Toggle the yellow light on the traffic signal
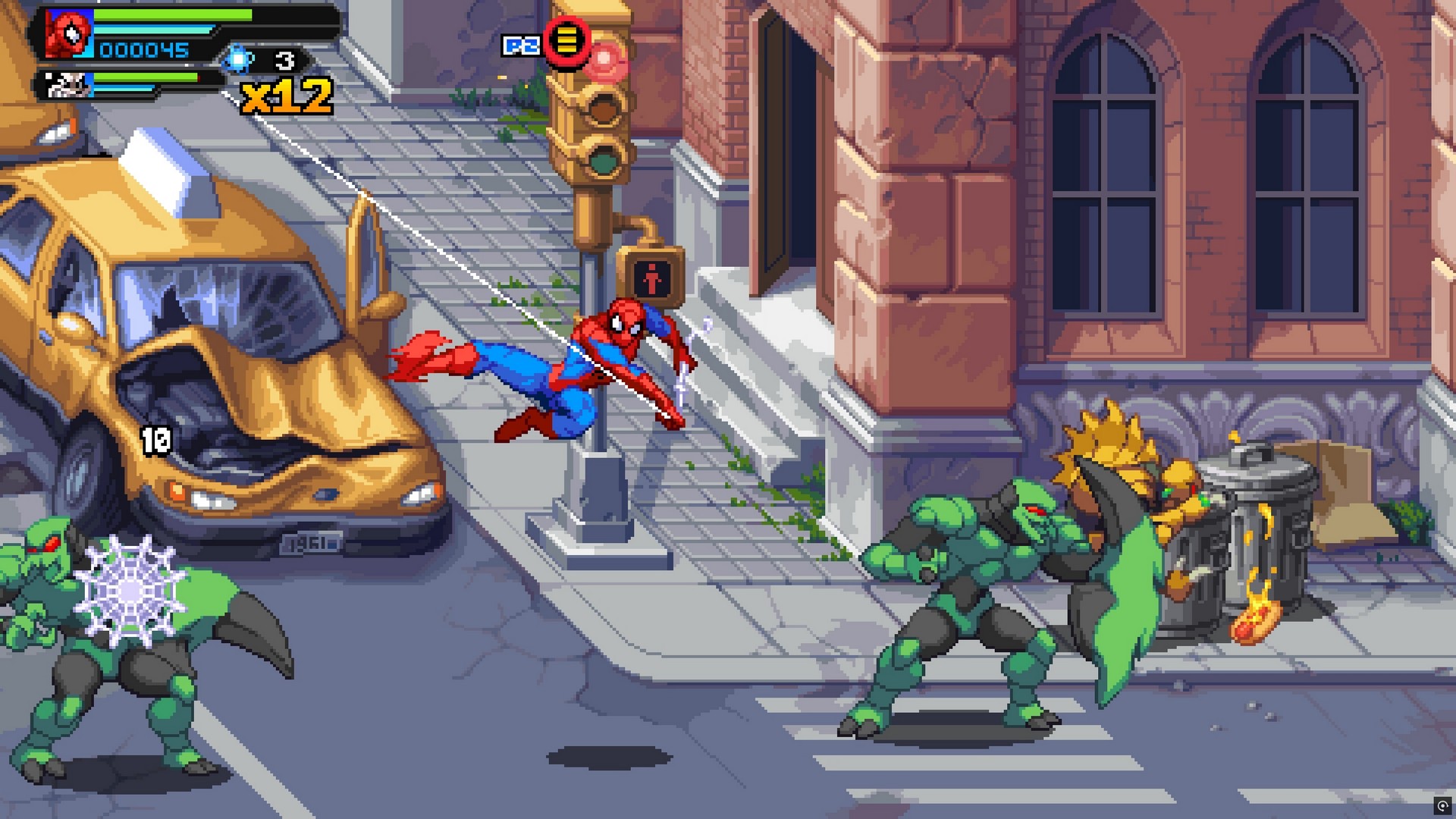1456x819 pixels. pos(604,110)
